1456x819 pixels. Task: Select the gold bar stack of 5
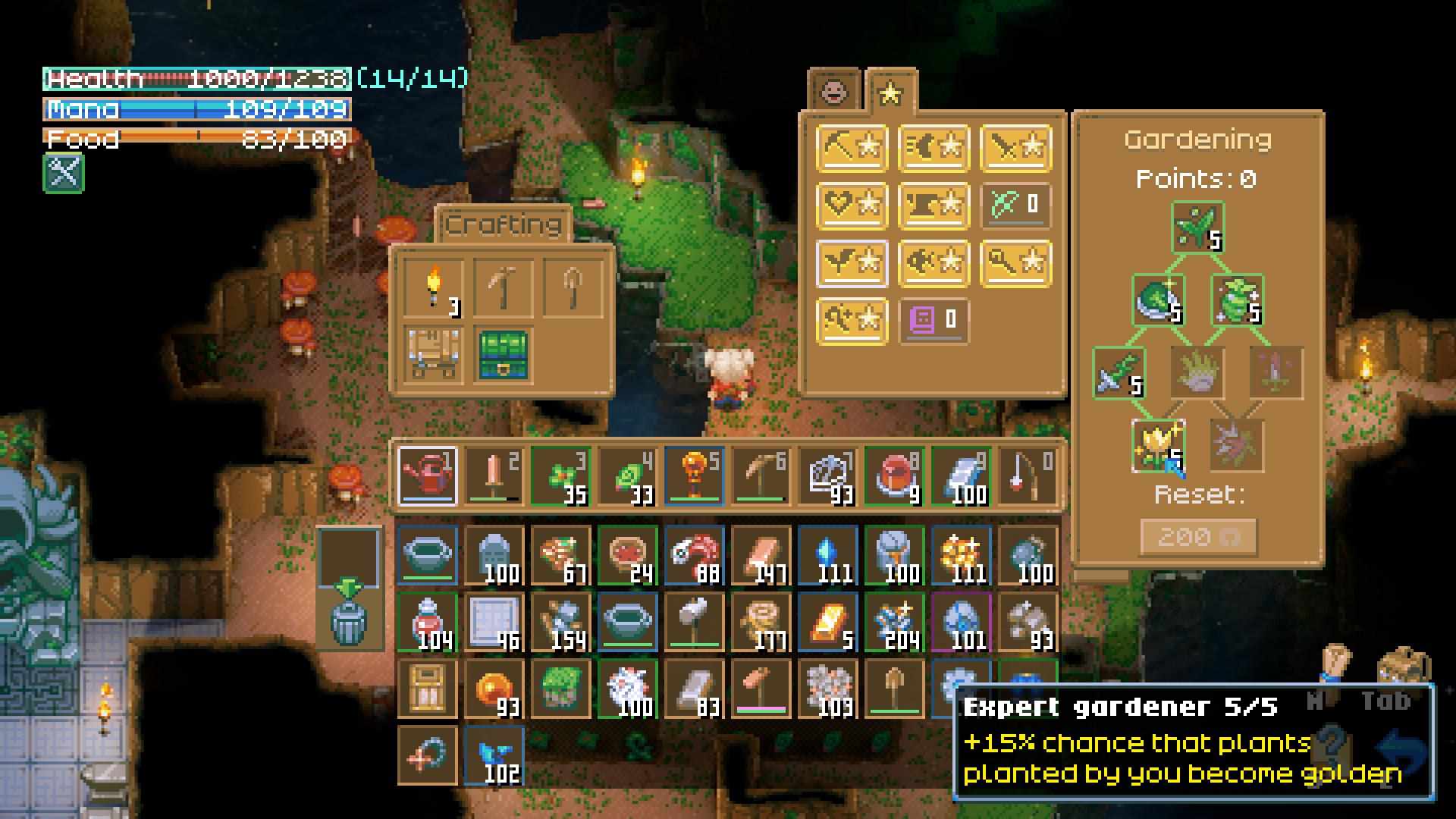827,623
